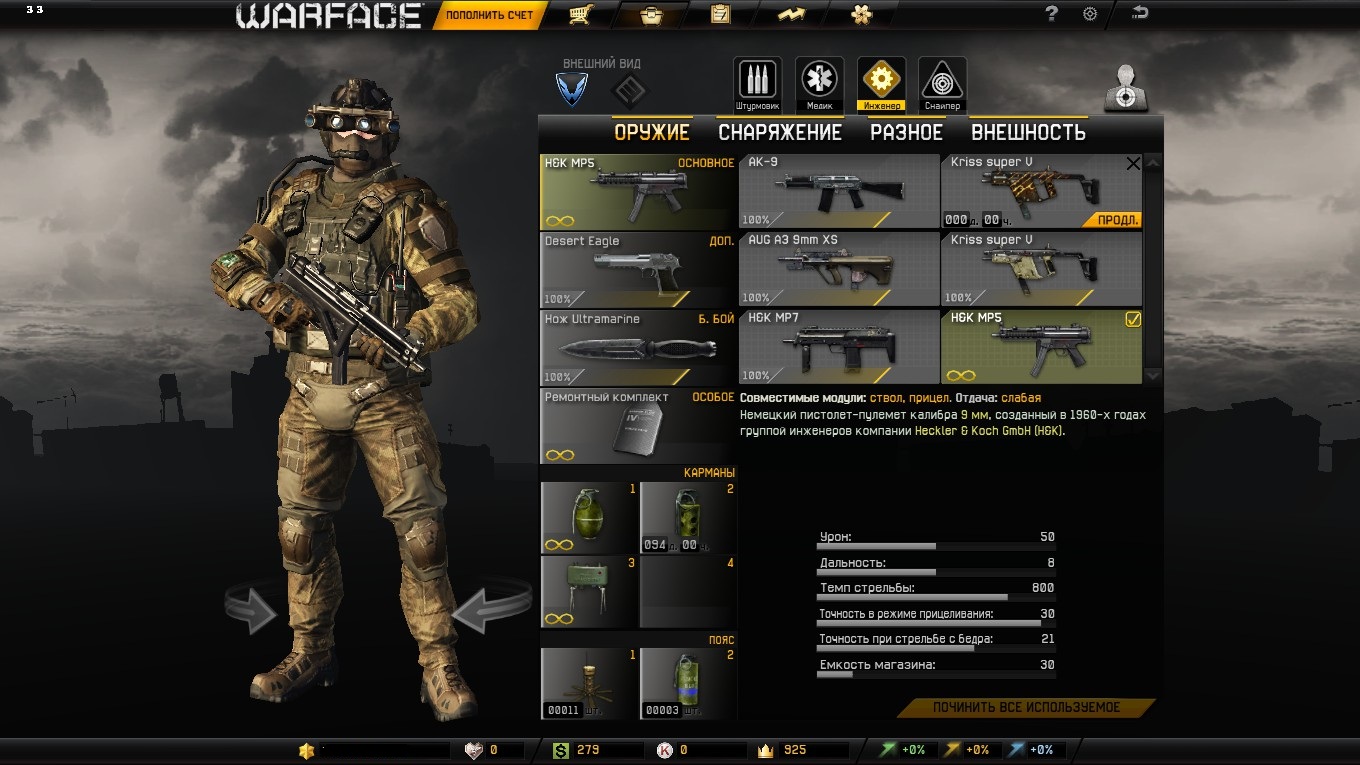This screenshot has height=765, width=1360.
Task: Select the Medic class
Action: pos(819,84)
